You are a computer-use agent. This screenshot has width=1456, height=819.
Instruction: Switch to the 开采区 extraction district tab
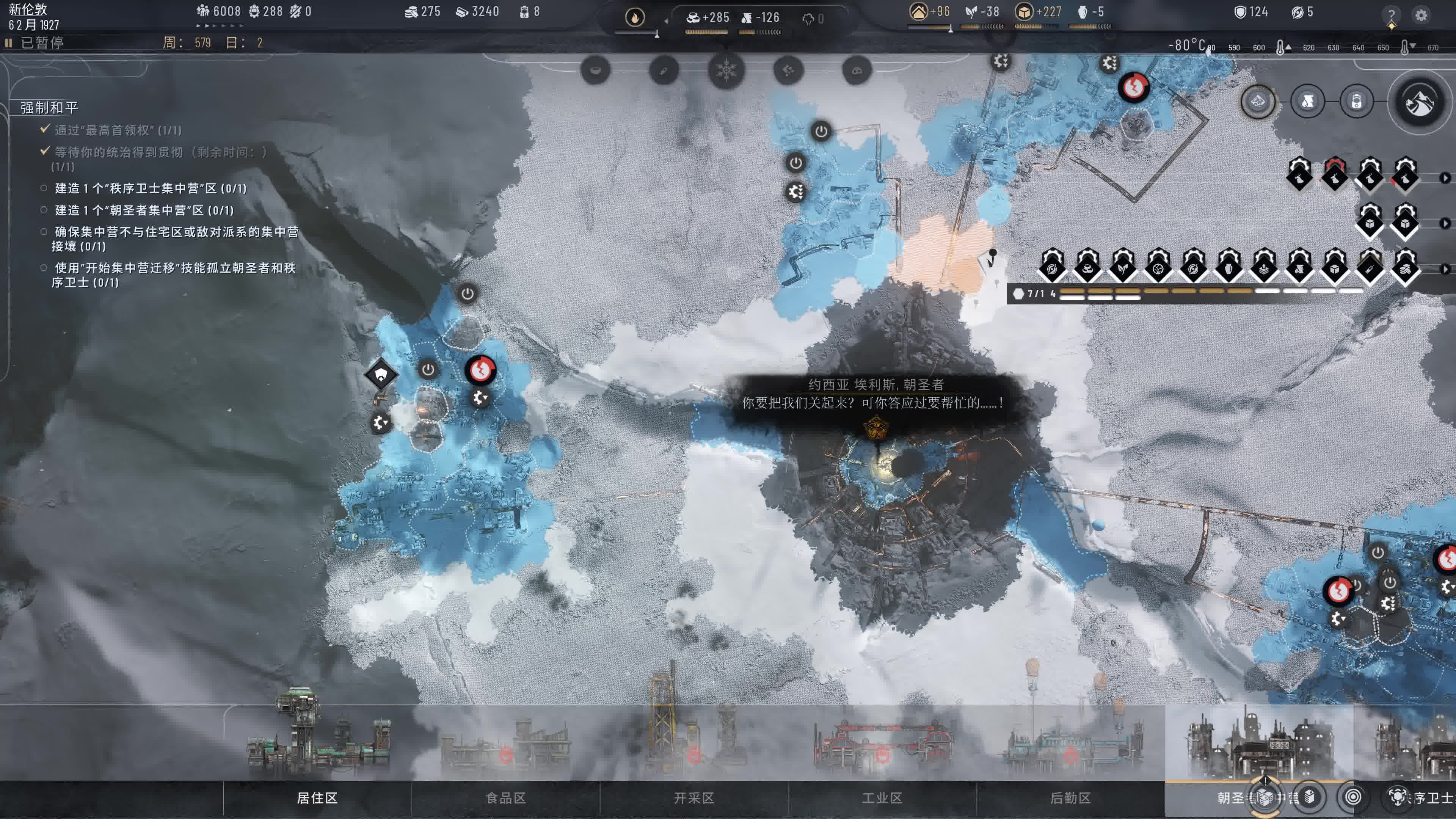pyautogui.click(x=693, y=797)
